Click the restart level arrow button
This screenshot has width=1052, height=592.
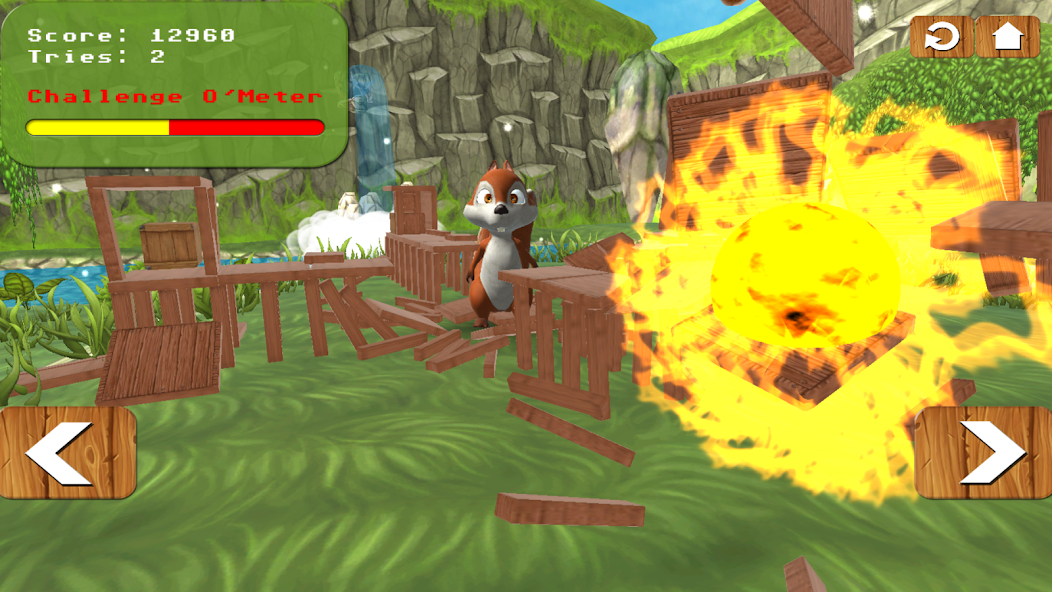pos(941,37)
